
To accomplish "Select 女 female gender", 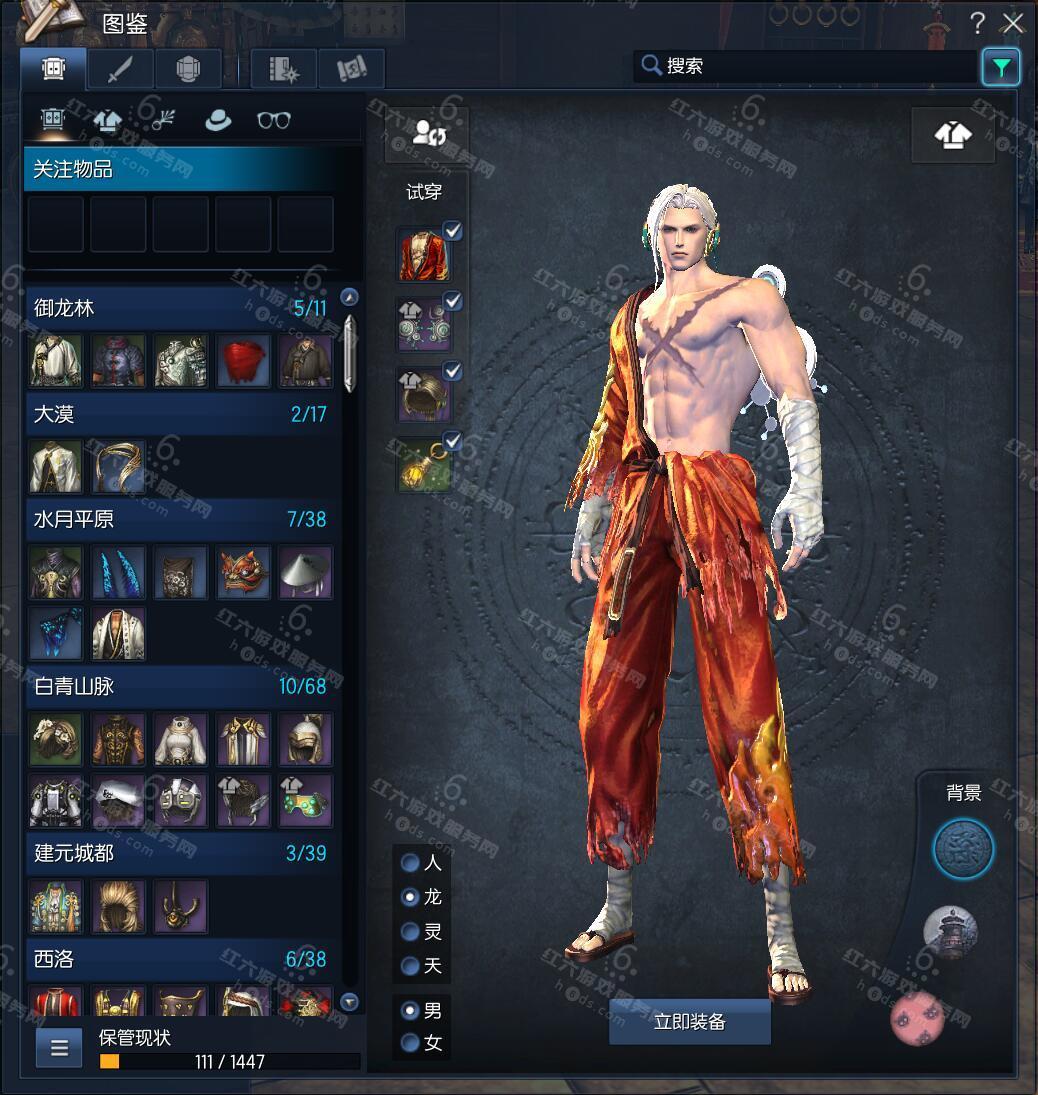I will [x=410, y=1043].
